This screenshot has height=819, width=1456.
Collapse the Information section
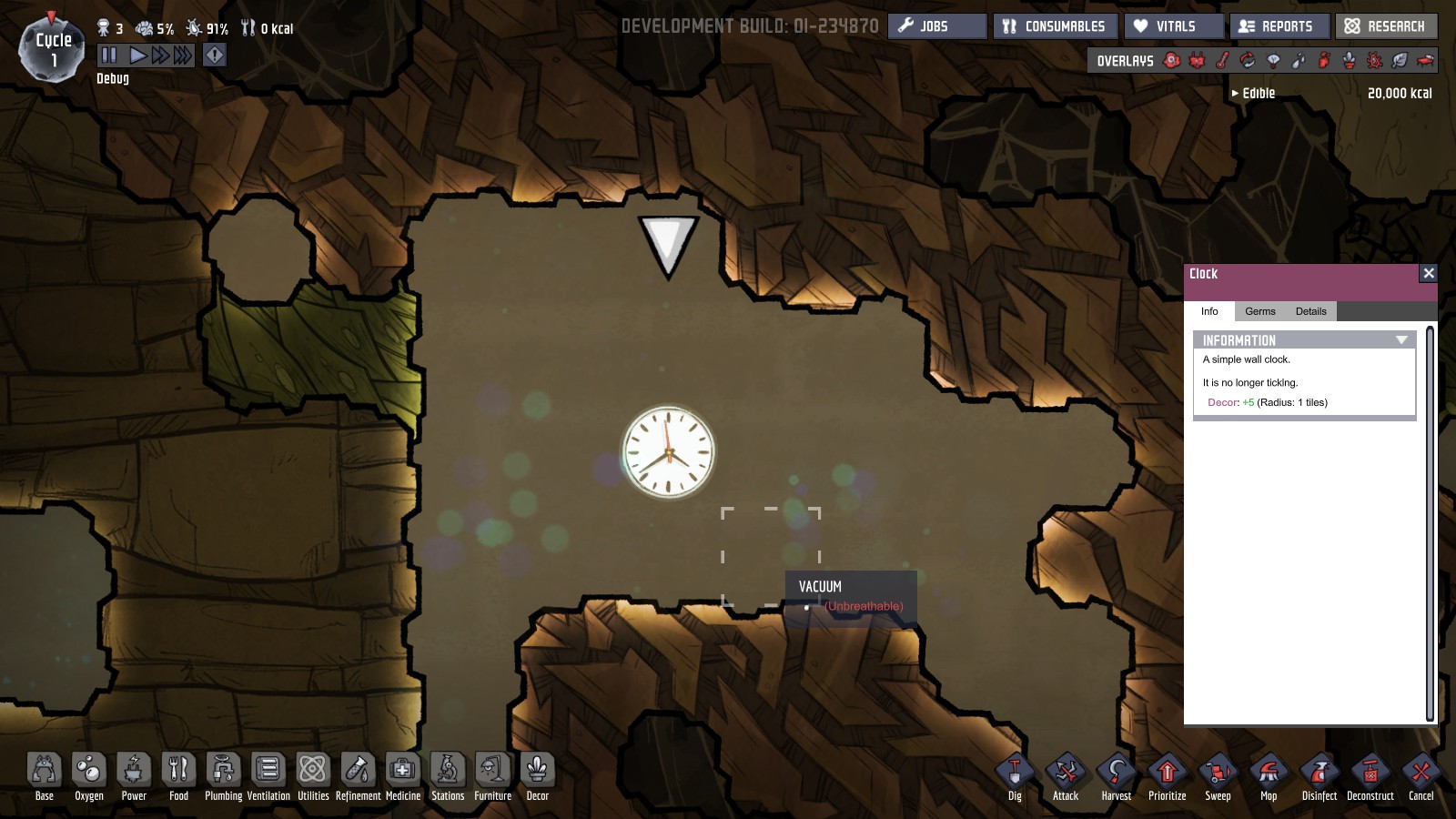click(1400, 340)
